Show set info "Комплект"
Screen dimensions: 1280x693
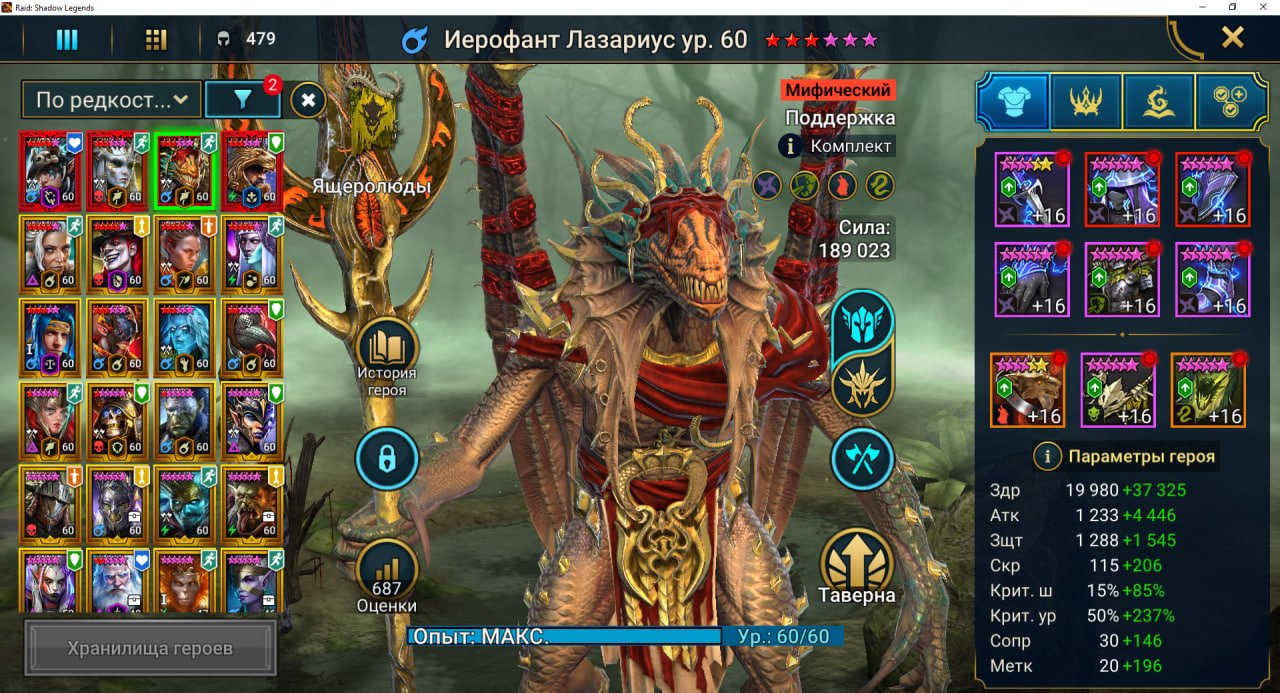click(836, 146)
